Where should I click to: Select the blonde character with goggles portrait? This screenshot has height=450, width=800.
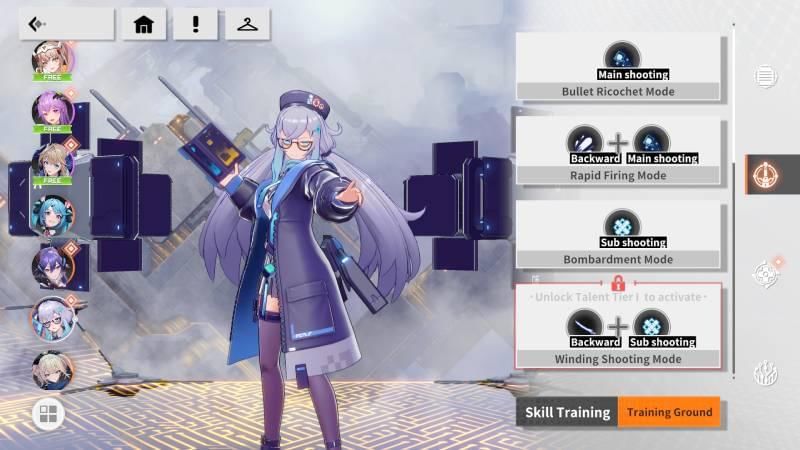click(52, 60)
